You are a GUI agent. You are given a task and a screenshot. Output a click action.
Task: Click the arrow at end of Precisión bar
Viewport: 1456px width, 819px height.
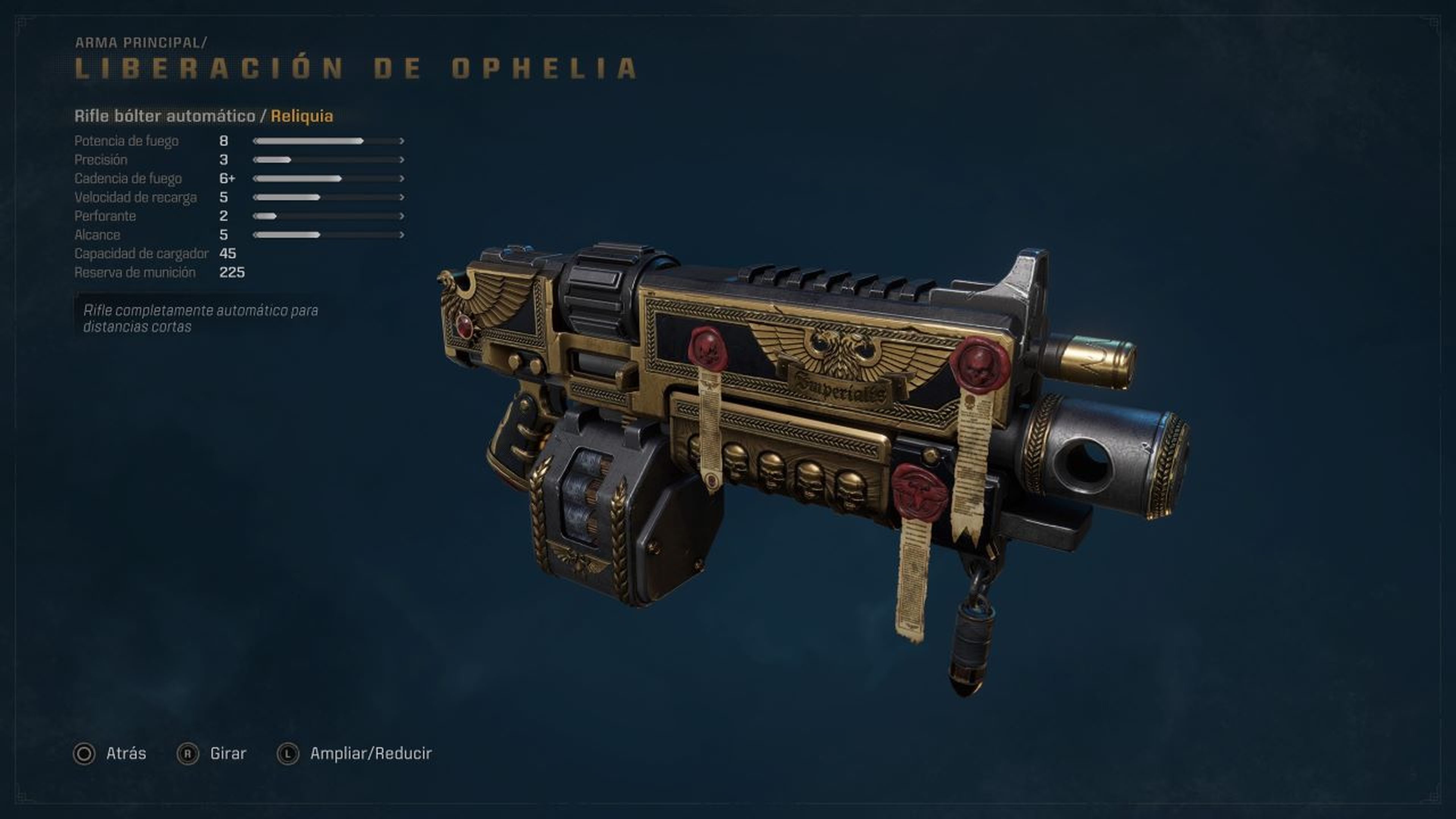(402, 159)
